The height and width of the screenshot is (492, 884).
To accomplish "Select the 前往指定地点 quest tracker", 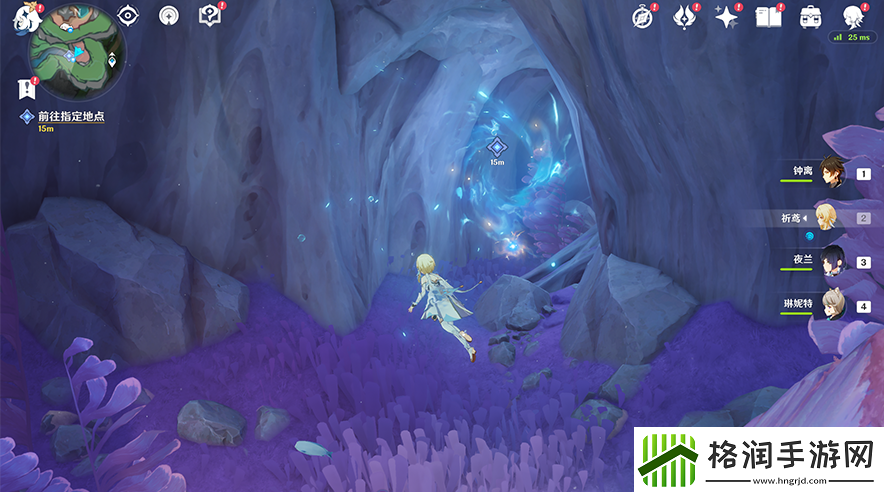I will 69,117.
